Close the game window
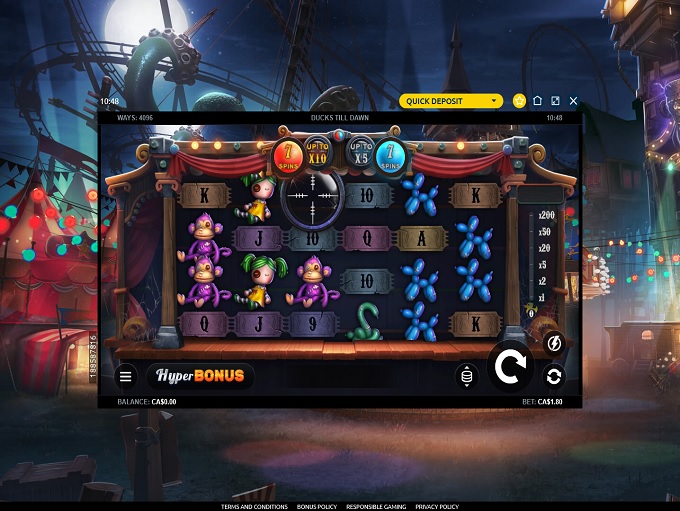Viewport: 680px width, 511px height. coord(573,101)
